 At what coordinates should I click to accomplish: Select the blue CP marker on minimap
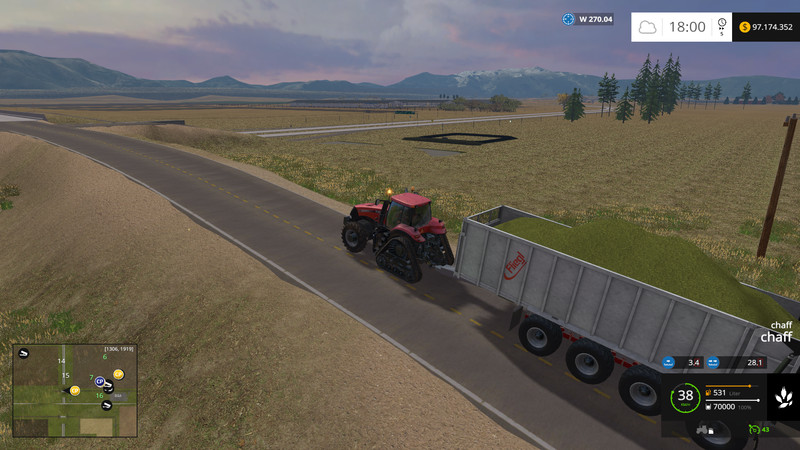(100, 381)
